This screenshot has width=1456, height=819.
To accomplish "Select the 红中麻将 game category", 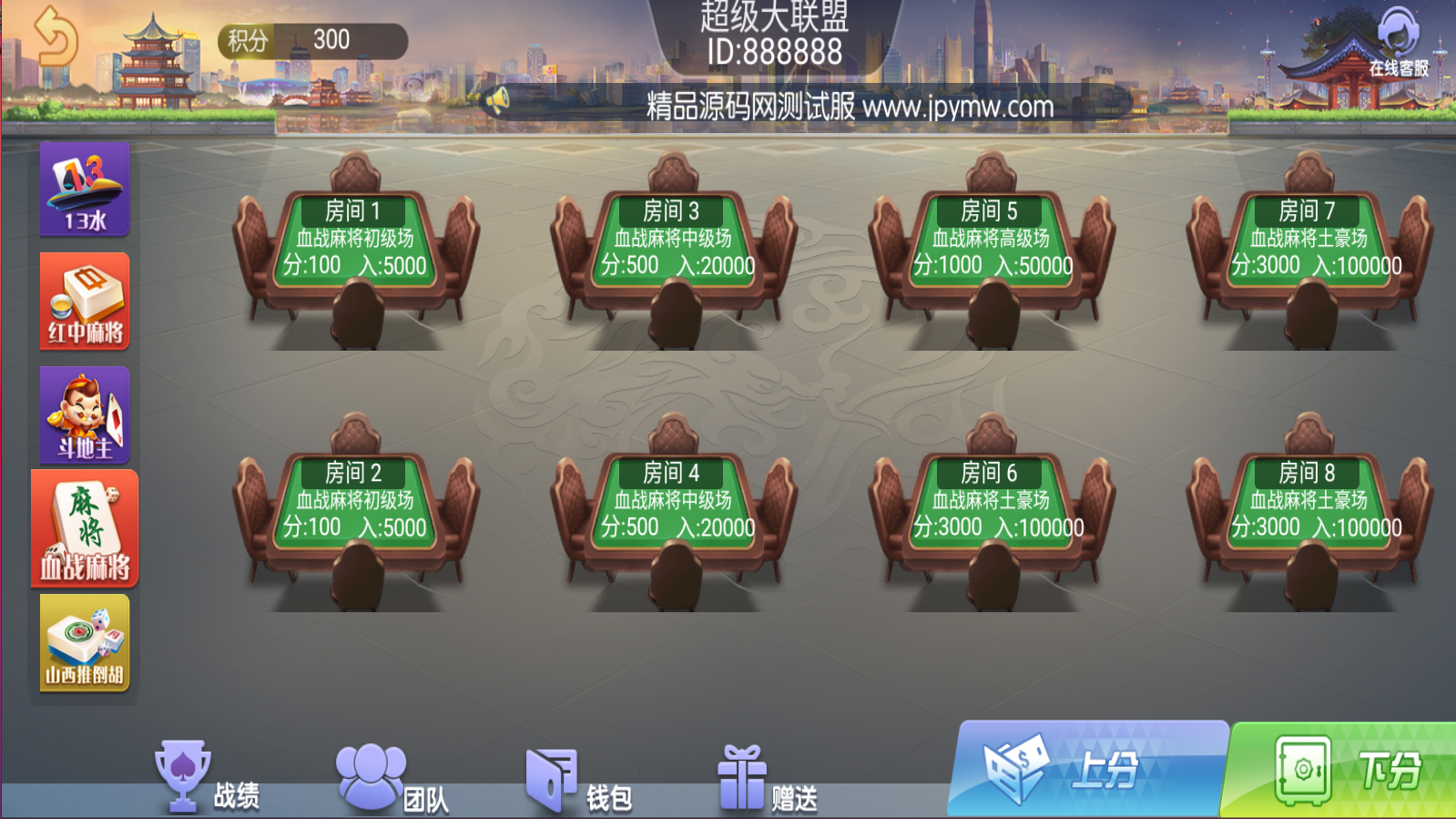I will coord(85,302).
